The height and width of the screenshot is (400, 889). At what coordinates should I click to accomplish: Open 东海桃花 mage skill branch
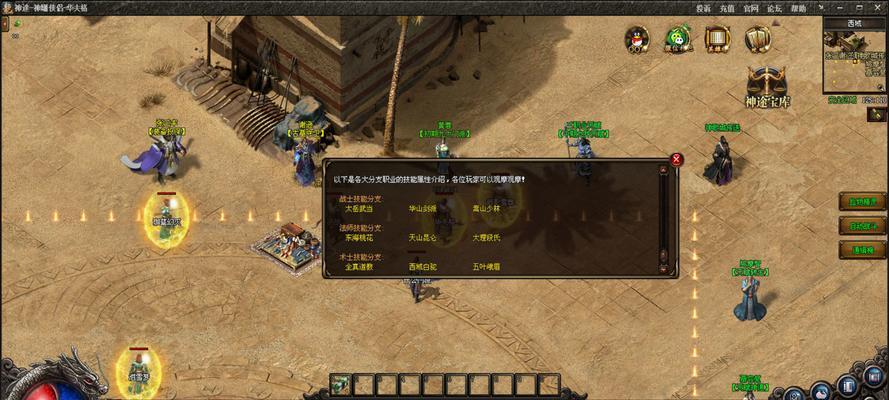coord(359,238)
